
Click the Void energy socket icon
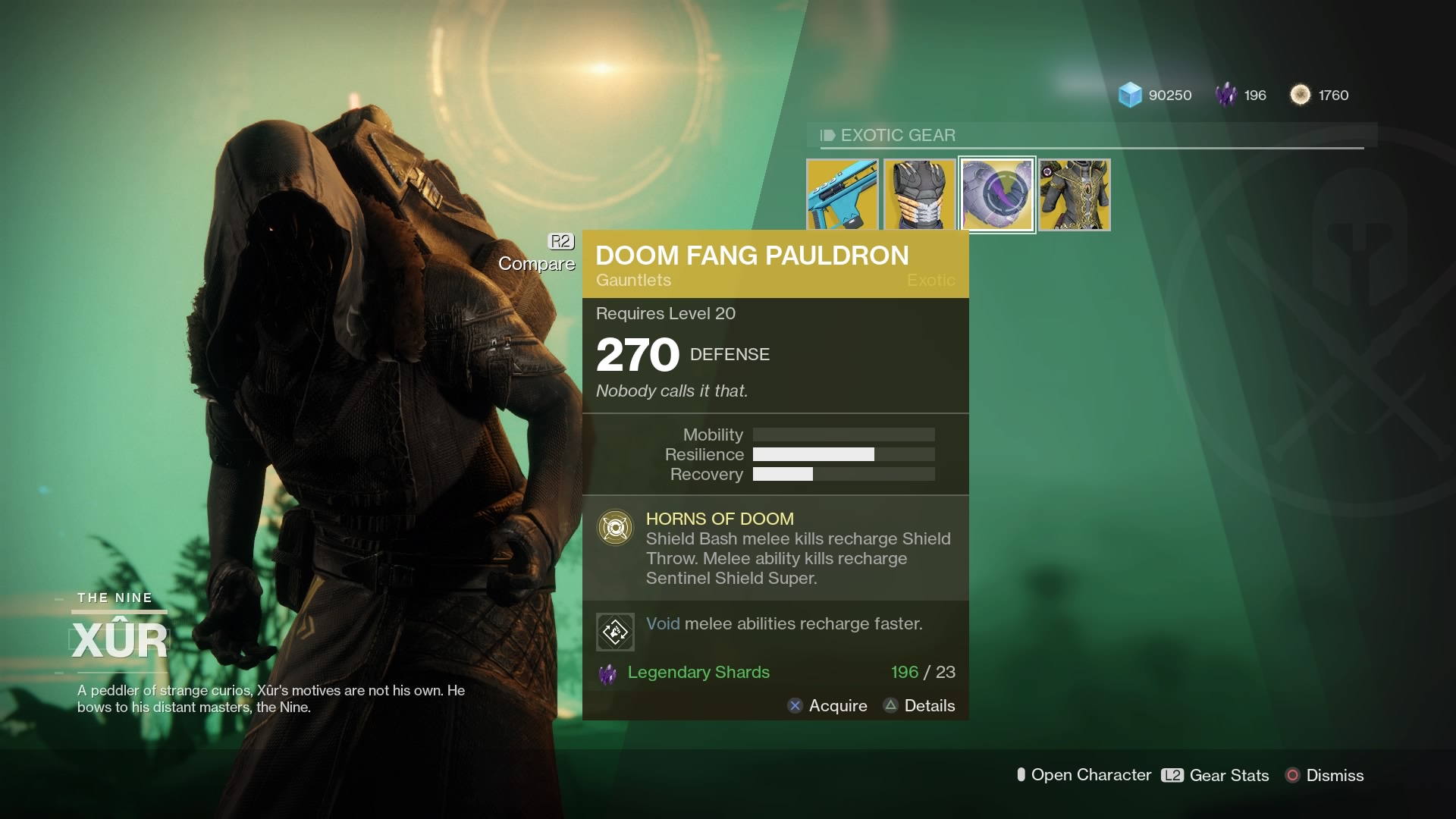tap(615, 631)
